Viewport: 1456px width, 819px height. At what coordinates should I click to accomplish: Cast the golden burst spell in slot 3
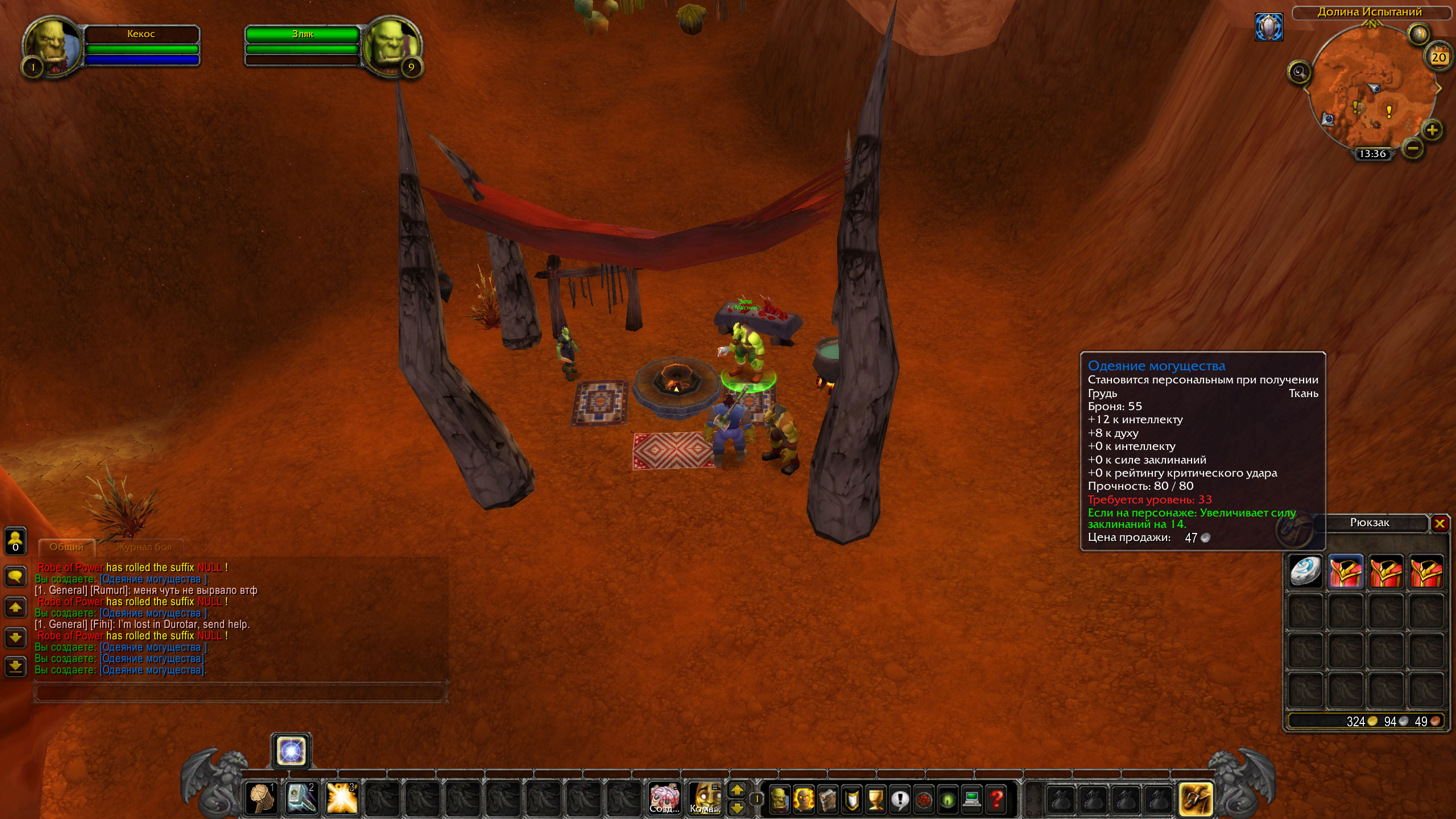341,798
